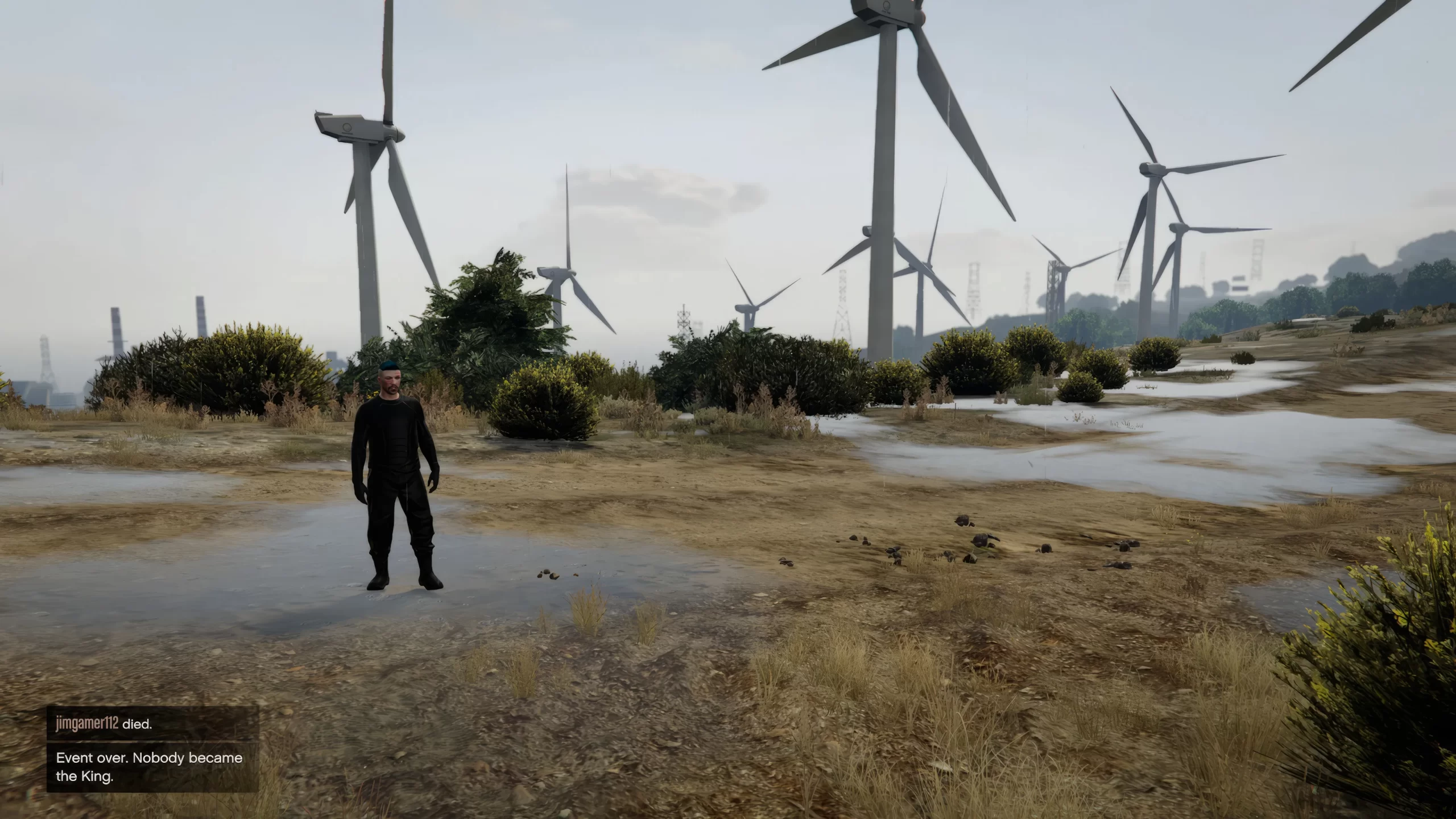Select the "jimgamer112 died" feed notification
Viewport: 1456px width, 819px height.
pos(152,724)
